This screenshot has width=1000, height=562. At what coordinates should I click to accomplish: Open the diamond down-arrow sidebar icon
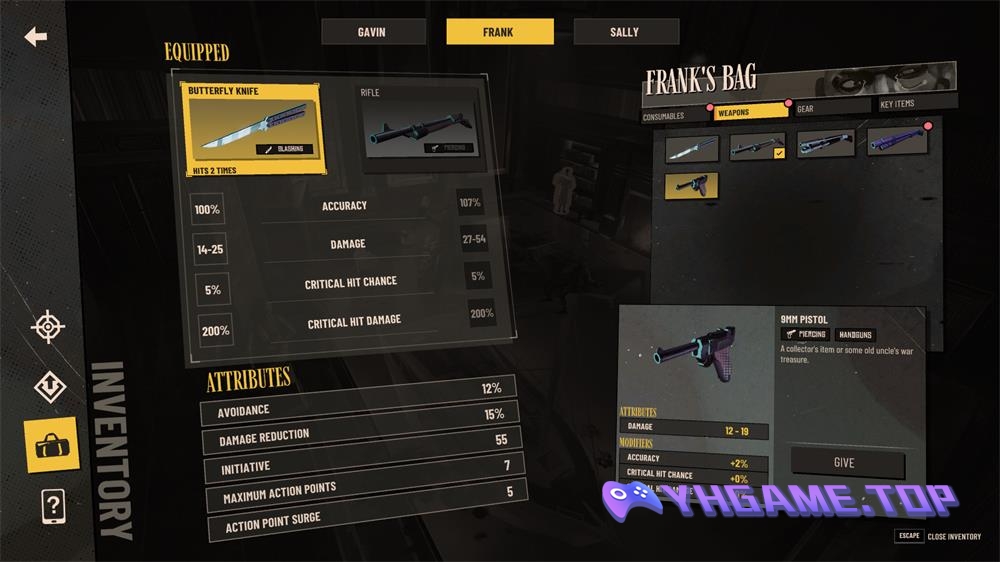pos(49,385)
